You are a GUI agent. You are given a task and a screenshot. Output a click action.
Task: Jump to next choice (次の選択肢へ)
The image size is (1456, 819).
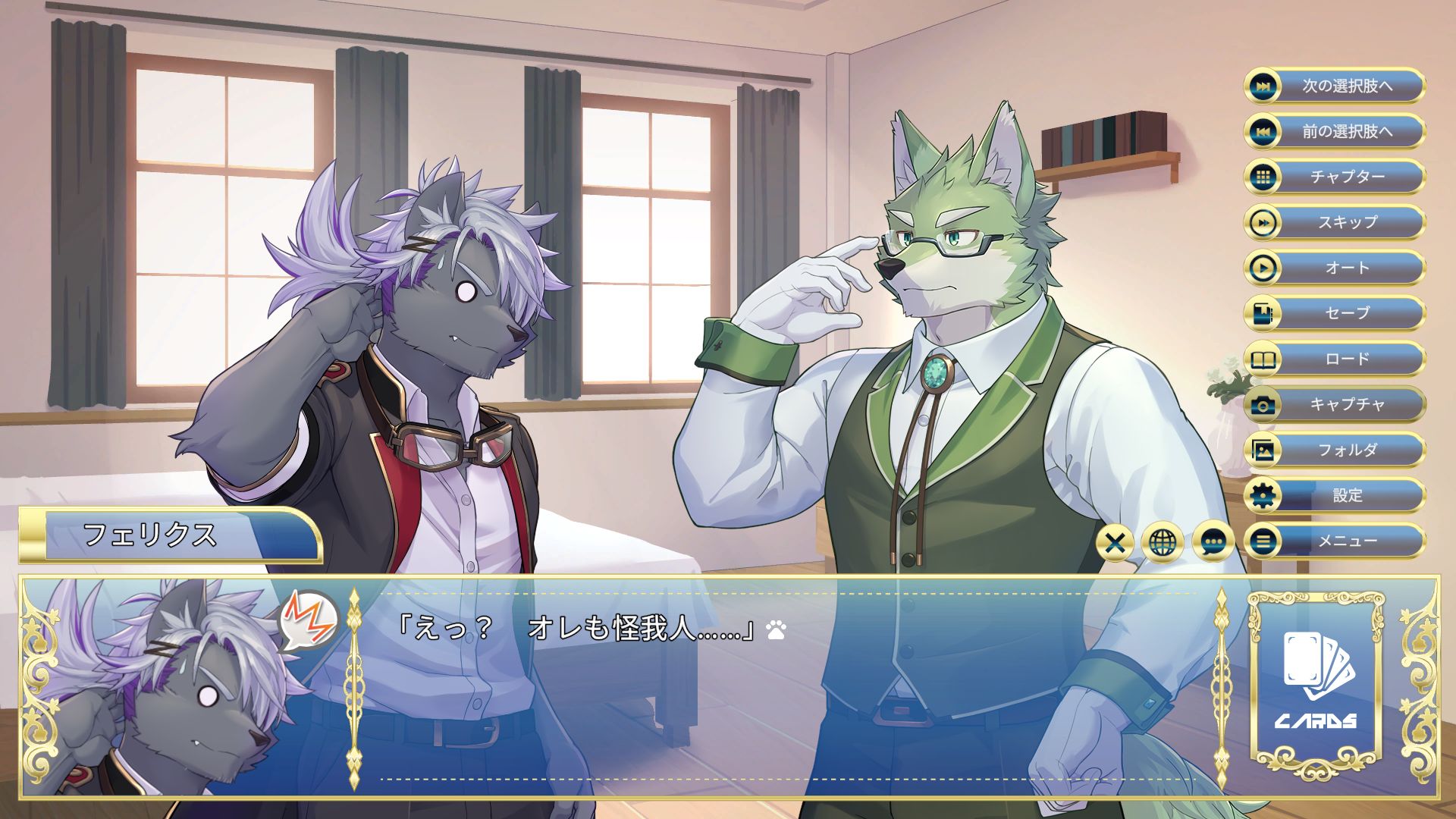point(1335,86)
